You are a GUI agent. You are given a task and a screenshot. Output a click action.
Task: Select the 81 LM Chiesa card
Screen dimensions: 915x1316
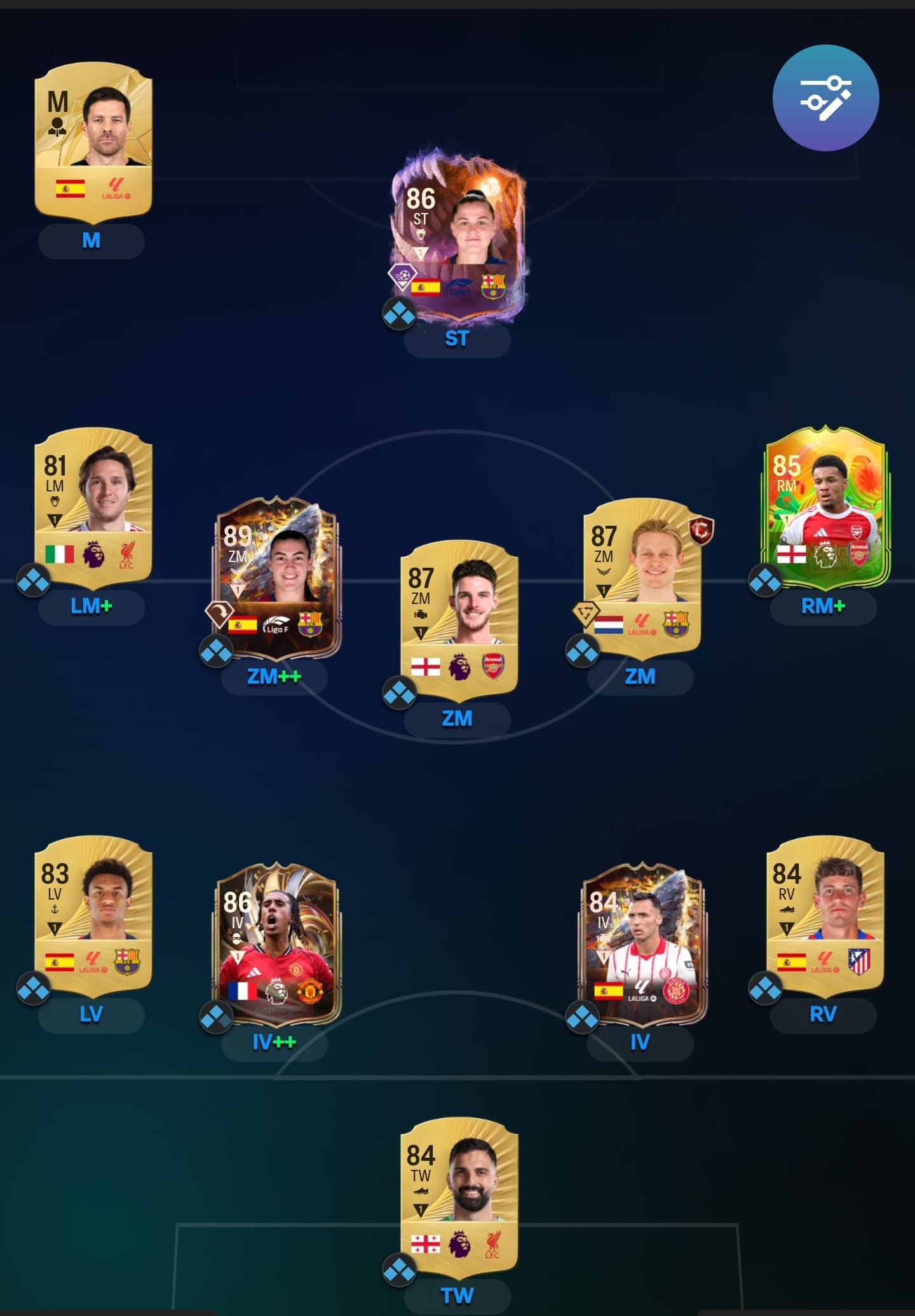point(93,505)
